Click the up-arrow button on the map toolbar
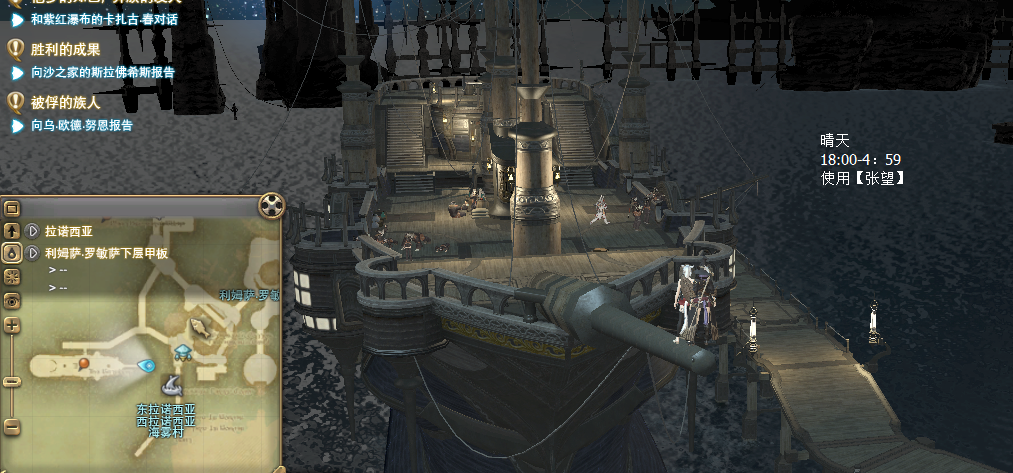1013x473 pixels. pos(12,231)
